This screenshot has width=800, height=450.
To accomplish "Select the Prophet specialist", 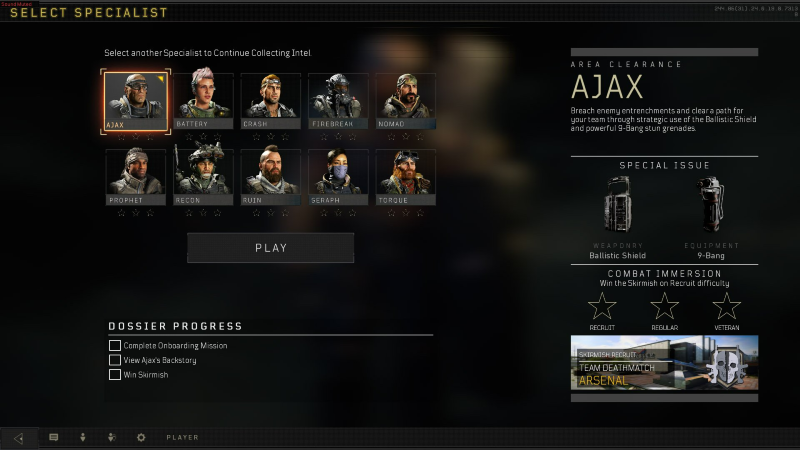I will (x=136, y=177).
